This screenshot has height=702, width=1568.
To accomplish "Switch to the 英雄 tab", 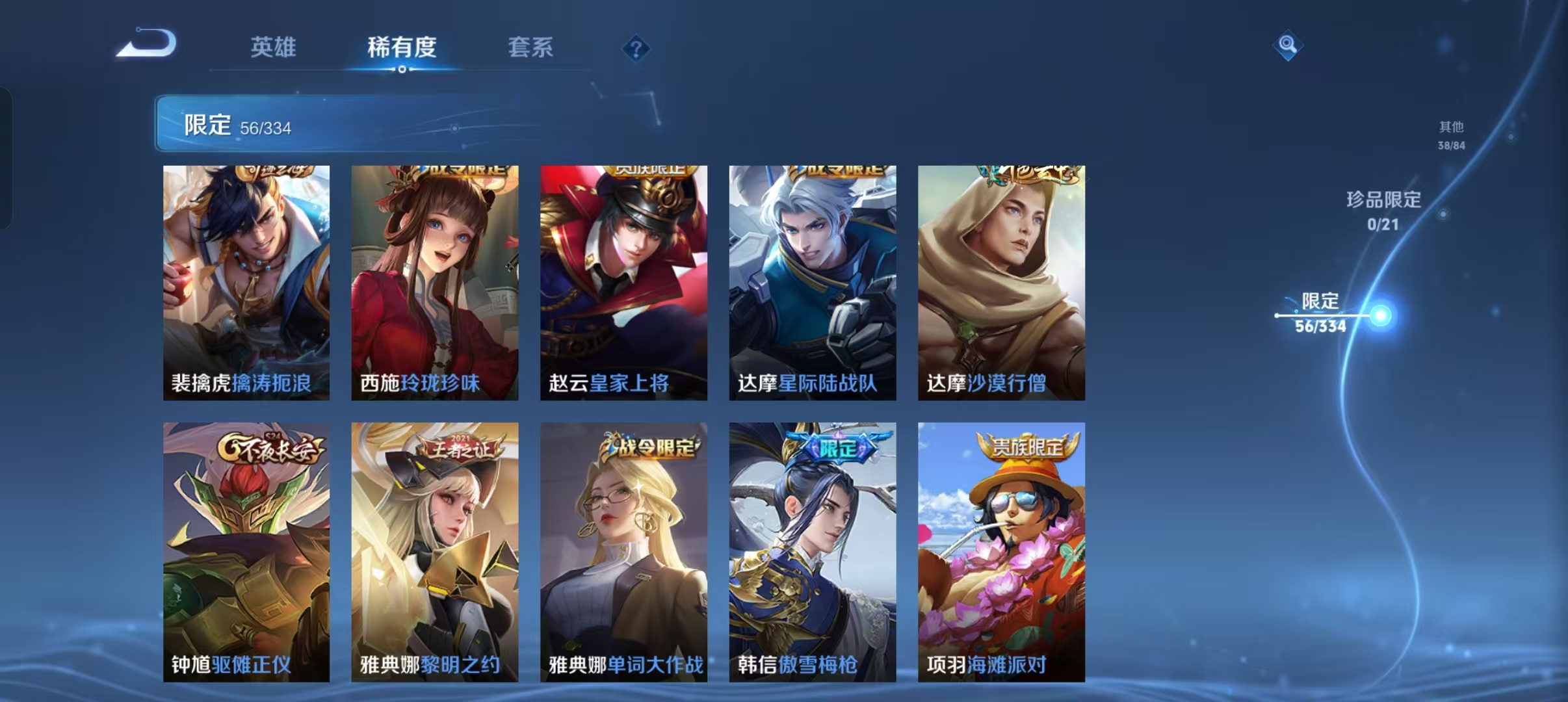I will click(273, 47).
